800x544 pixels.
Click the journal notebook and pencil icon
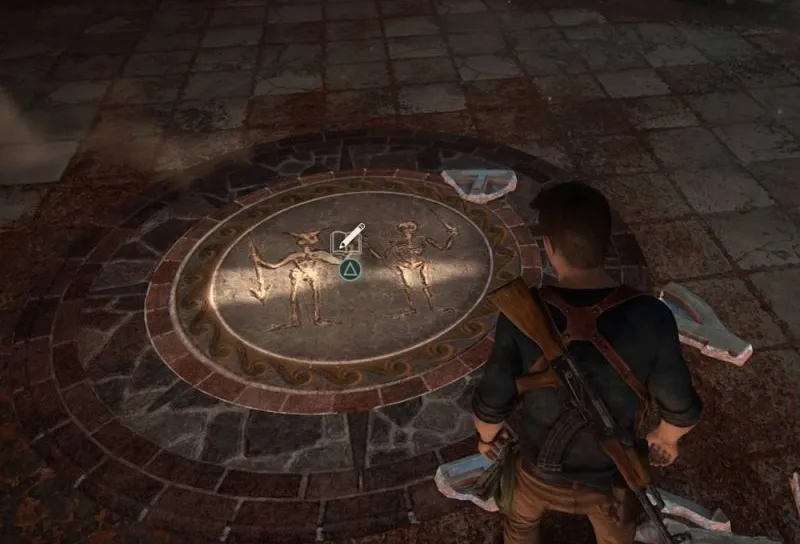click(x=349, y=239)
